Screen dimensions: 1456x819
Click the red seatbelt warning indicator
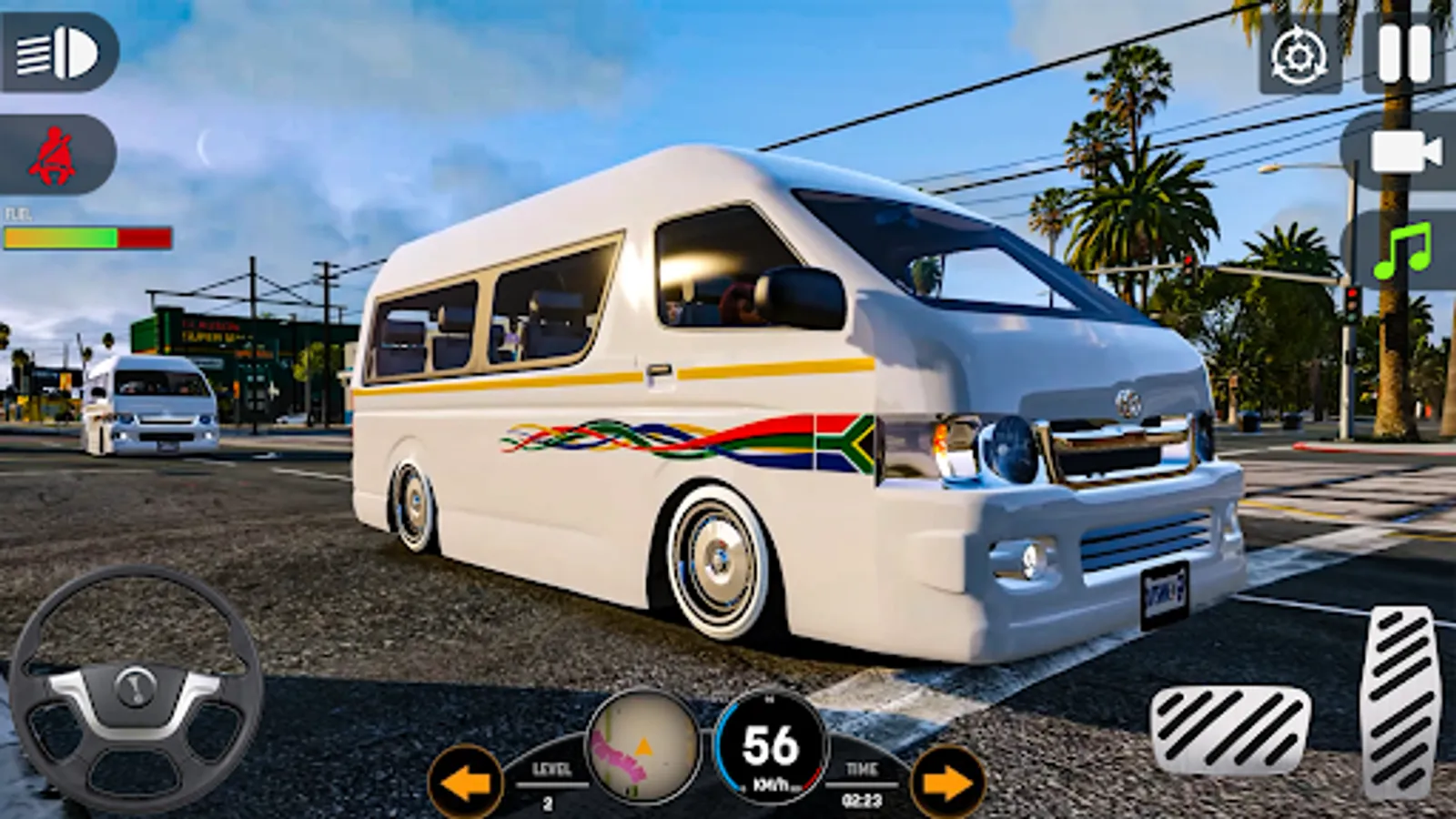tap(55, 150)
